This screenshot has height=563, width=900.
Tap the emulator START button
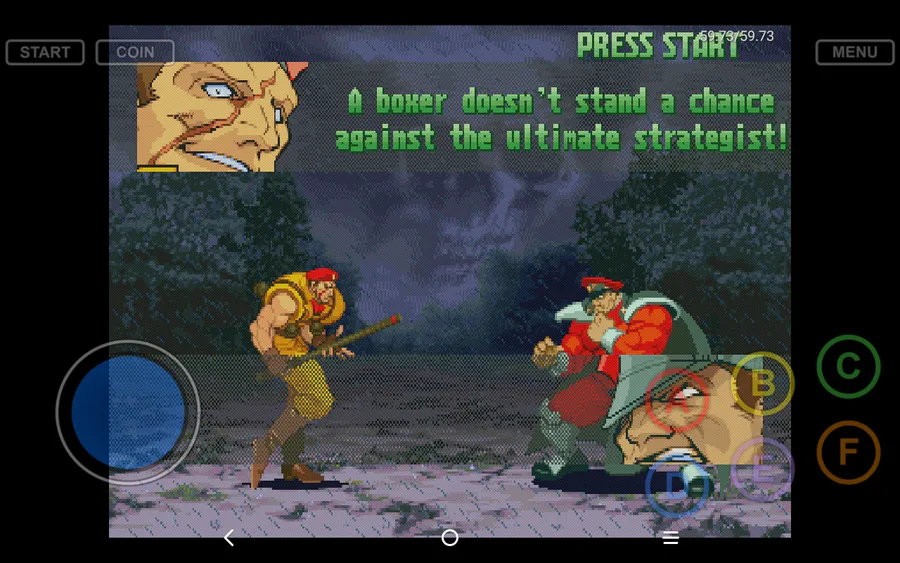45,52
